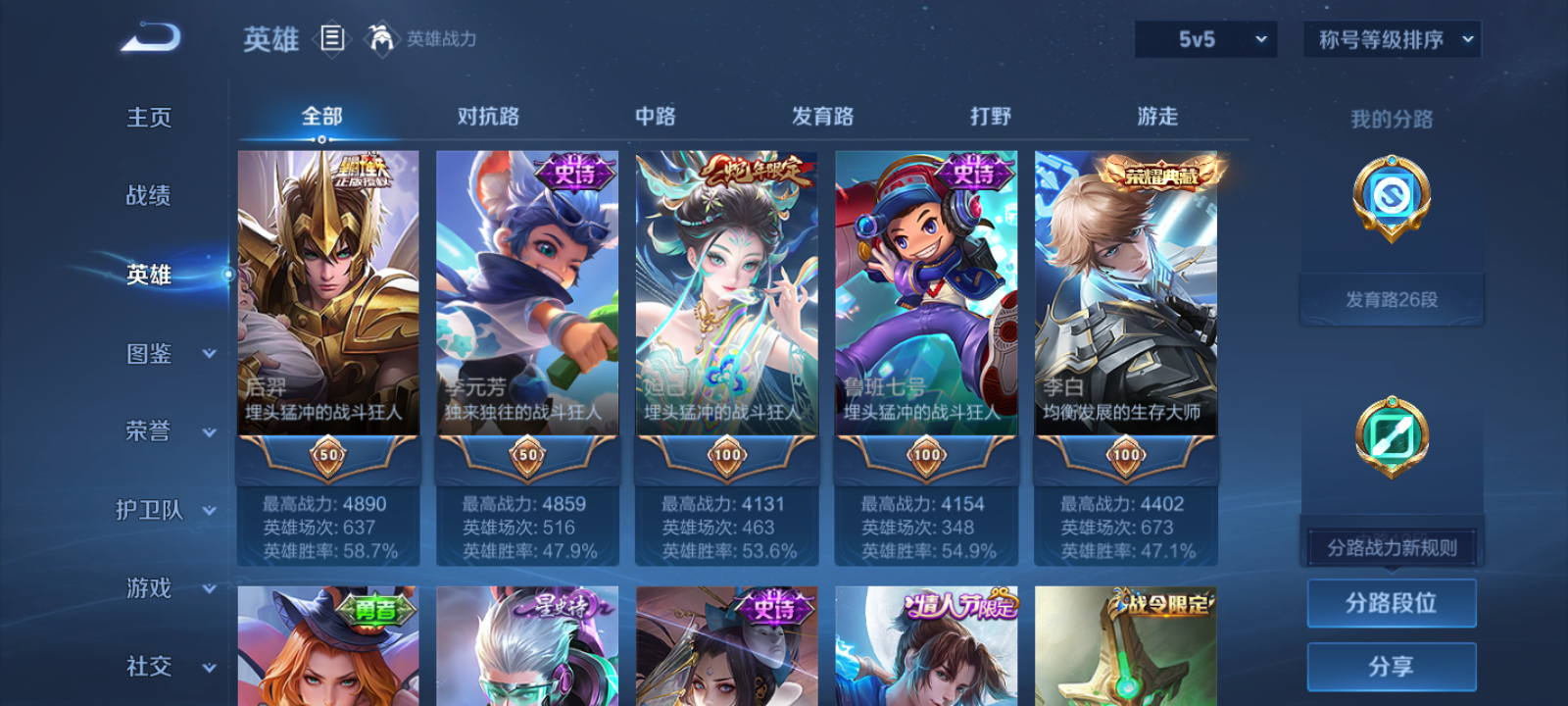Open the hero list icon beside 英雄 title

tap(331, 39)
